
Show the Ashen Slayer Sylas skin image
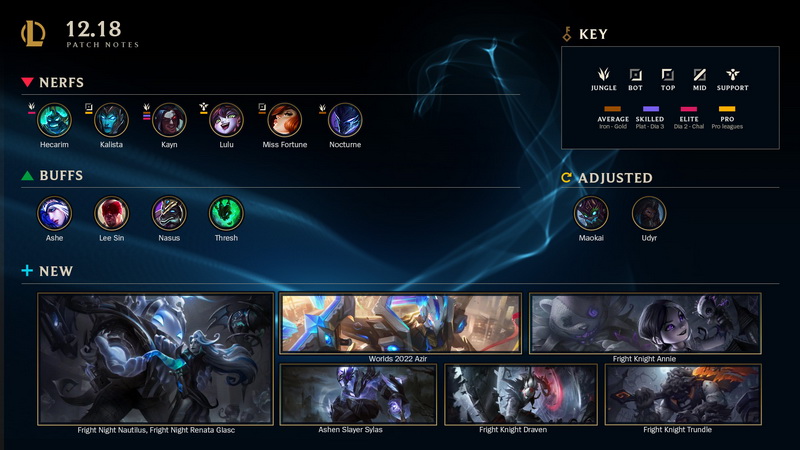(358, 394)
